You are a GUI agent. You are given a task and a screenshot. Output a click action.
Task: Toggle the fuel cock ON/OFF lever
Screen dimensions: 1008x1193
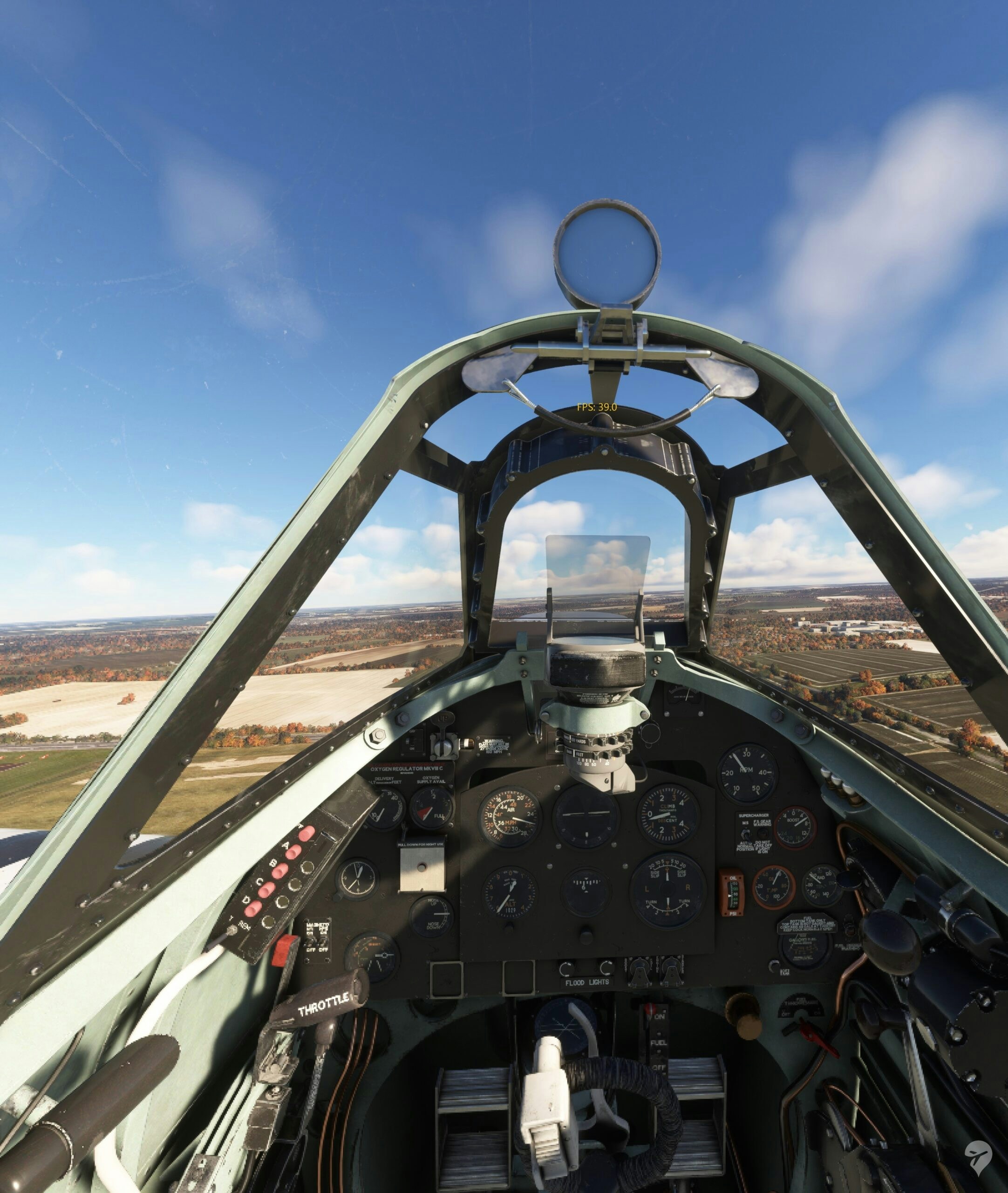(x=650, y=1011)
